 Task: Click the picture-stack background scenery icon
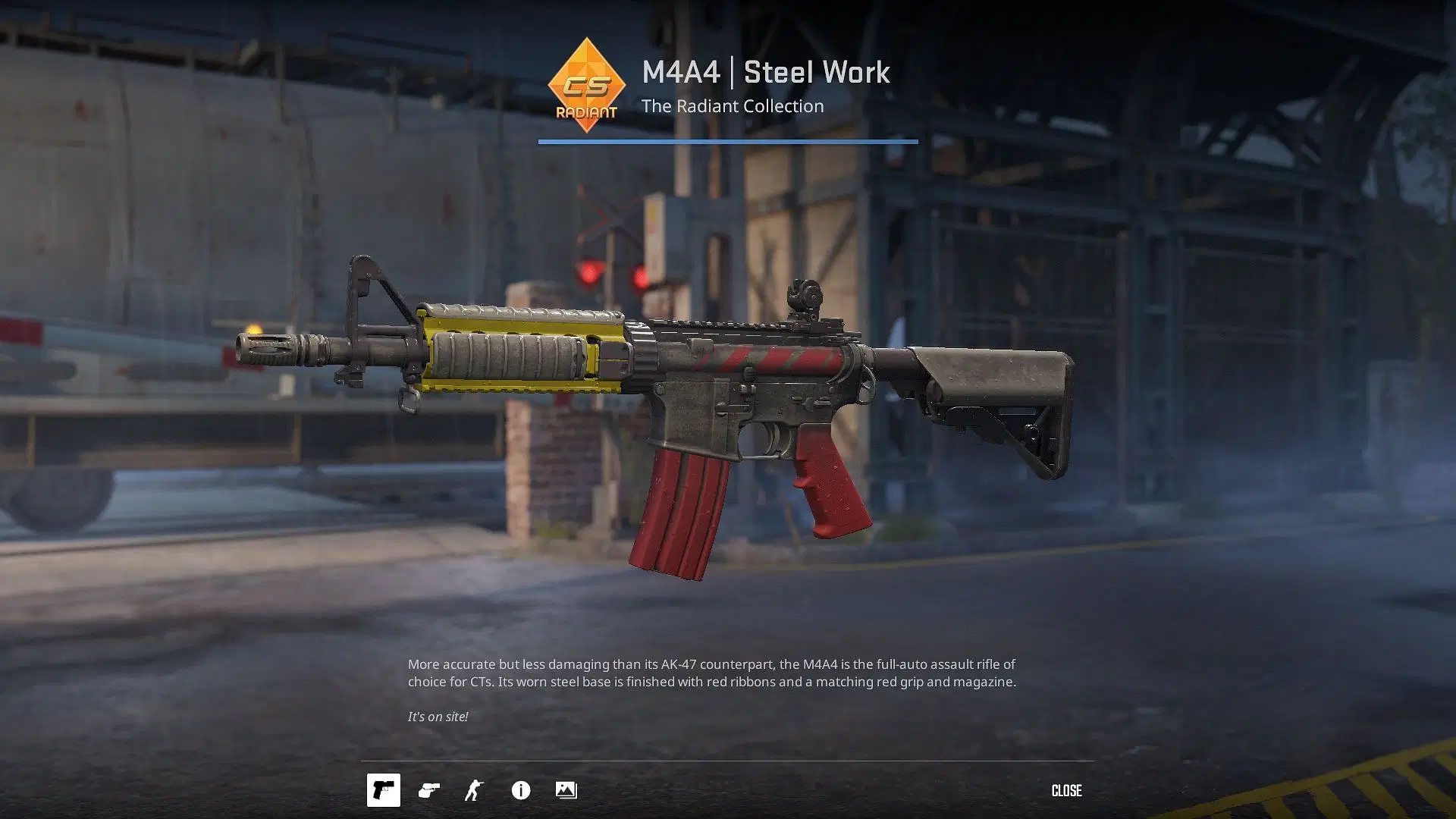[566, 790]
